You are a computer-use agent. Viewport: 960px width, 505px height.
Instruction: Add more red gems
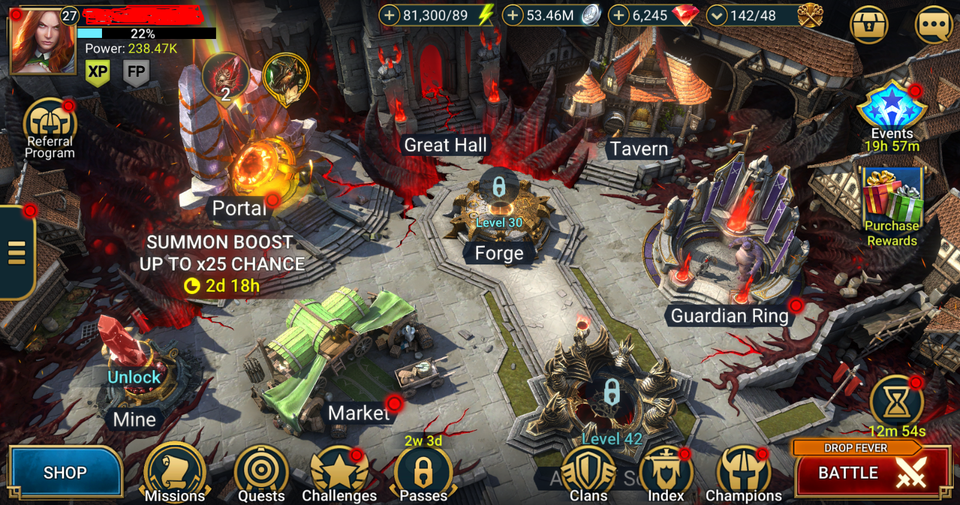point(619,15)
